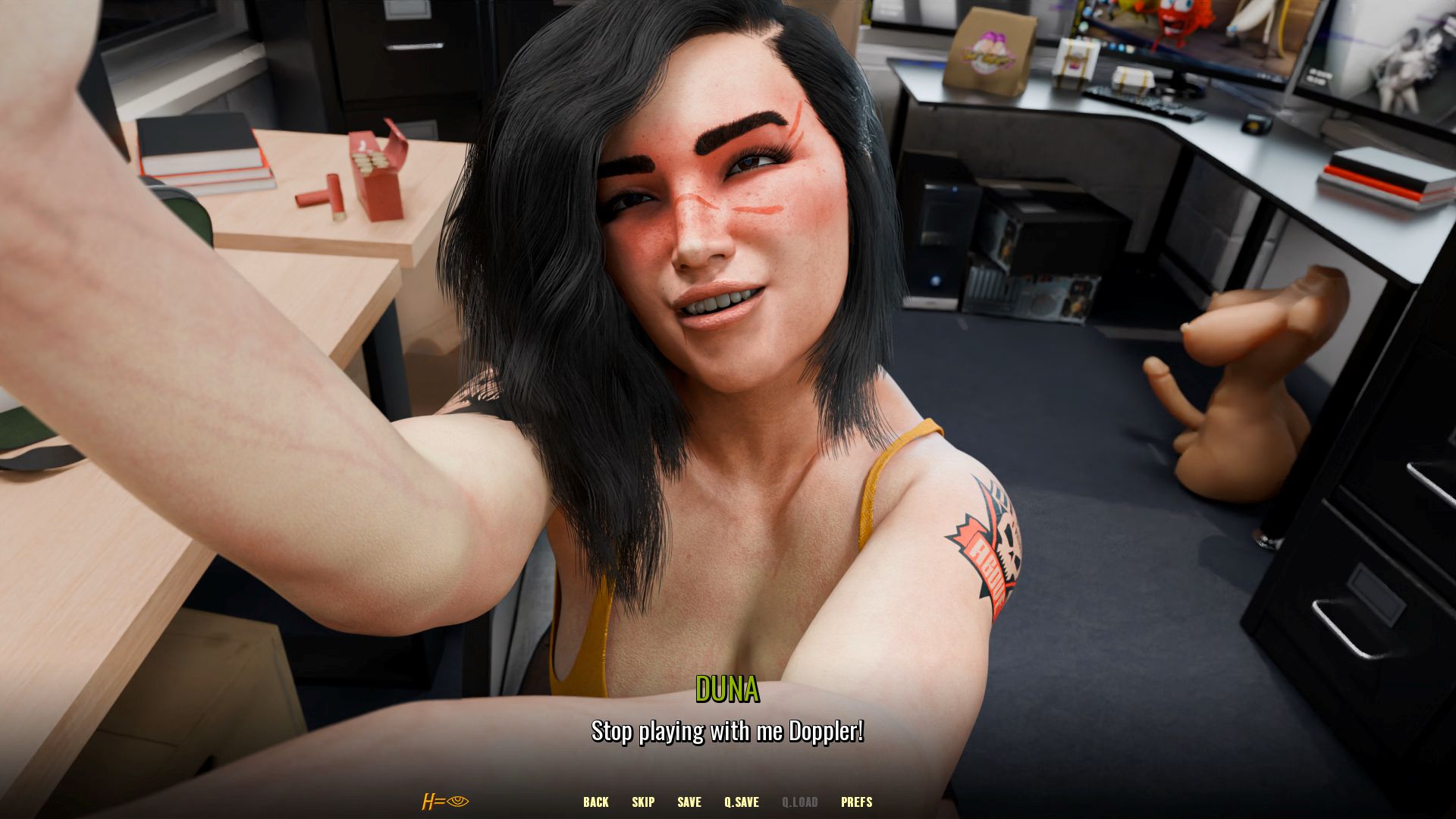Screen dimensions: 1456x819
Task: Toggle the H eye hide-interface icon
Action: [446, 802]
